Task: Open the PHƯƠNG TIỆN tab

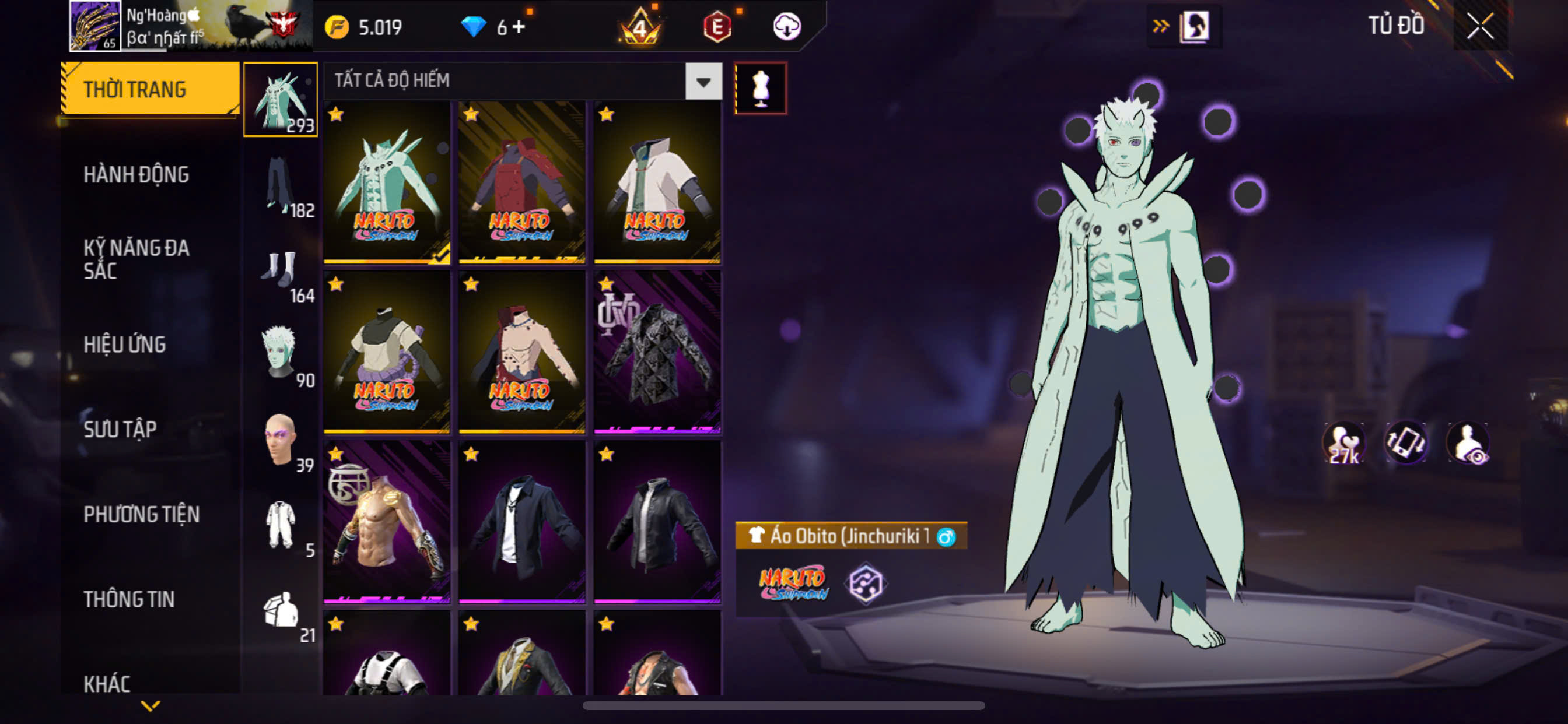Action: point(141,515)
